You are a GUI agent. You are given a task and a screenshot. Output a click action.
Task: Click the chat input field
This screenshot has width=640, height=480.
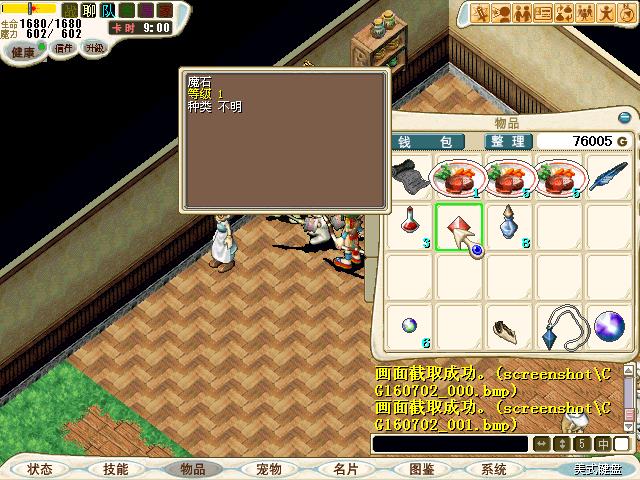pyautogui.click(x=448, y=444)
